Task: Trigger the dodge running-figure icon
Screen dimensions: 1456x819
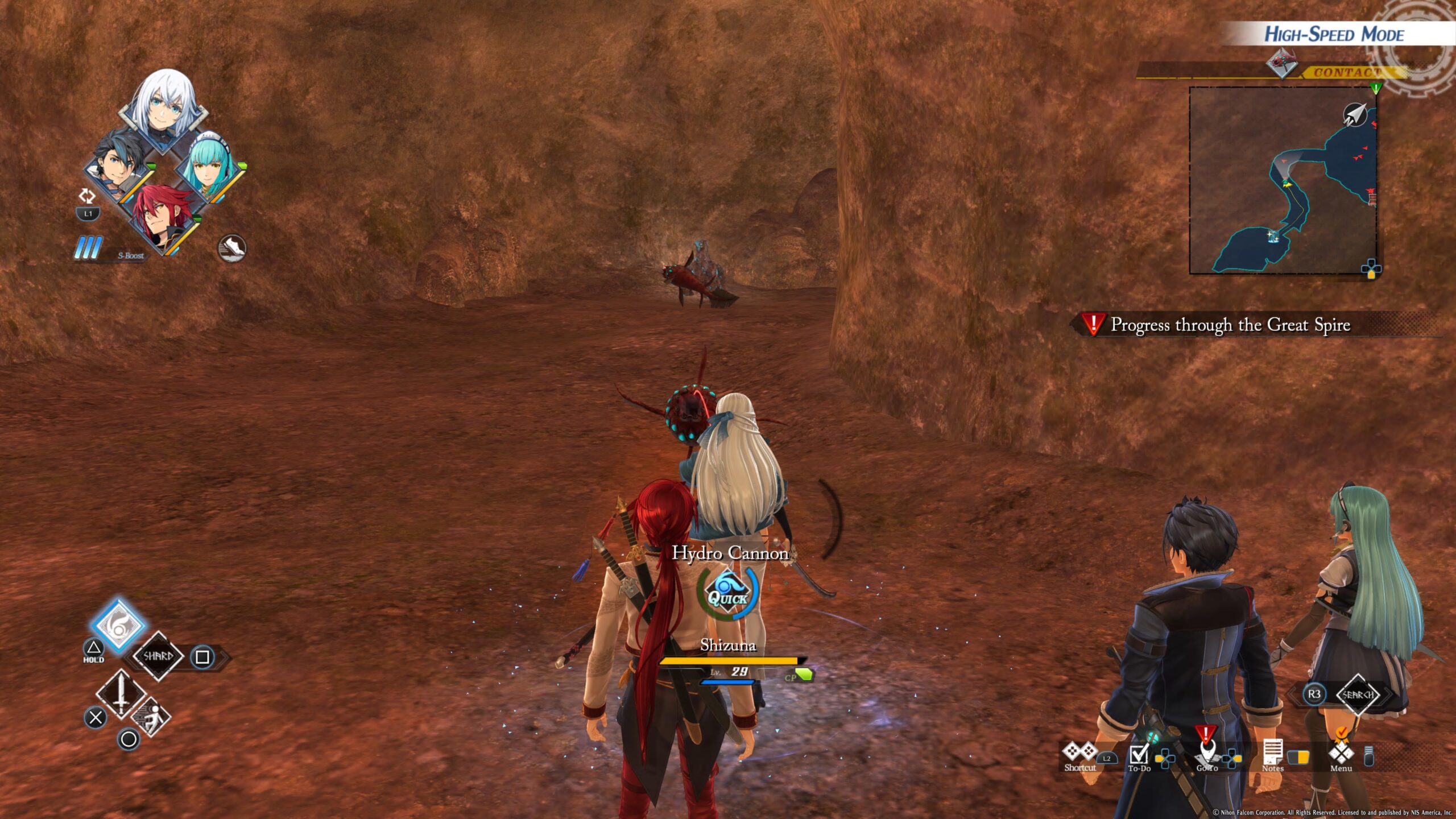Action: pos(150,718)
